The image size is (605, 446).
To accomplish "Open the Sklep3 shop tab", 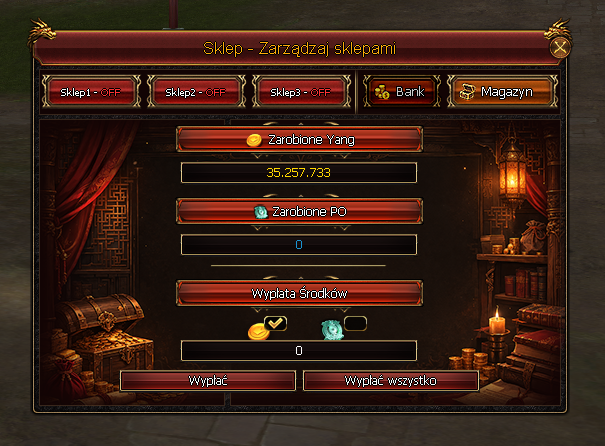I will tap(300, 91).
